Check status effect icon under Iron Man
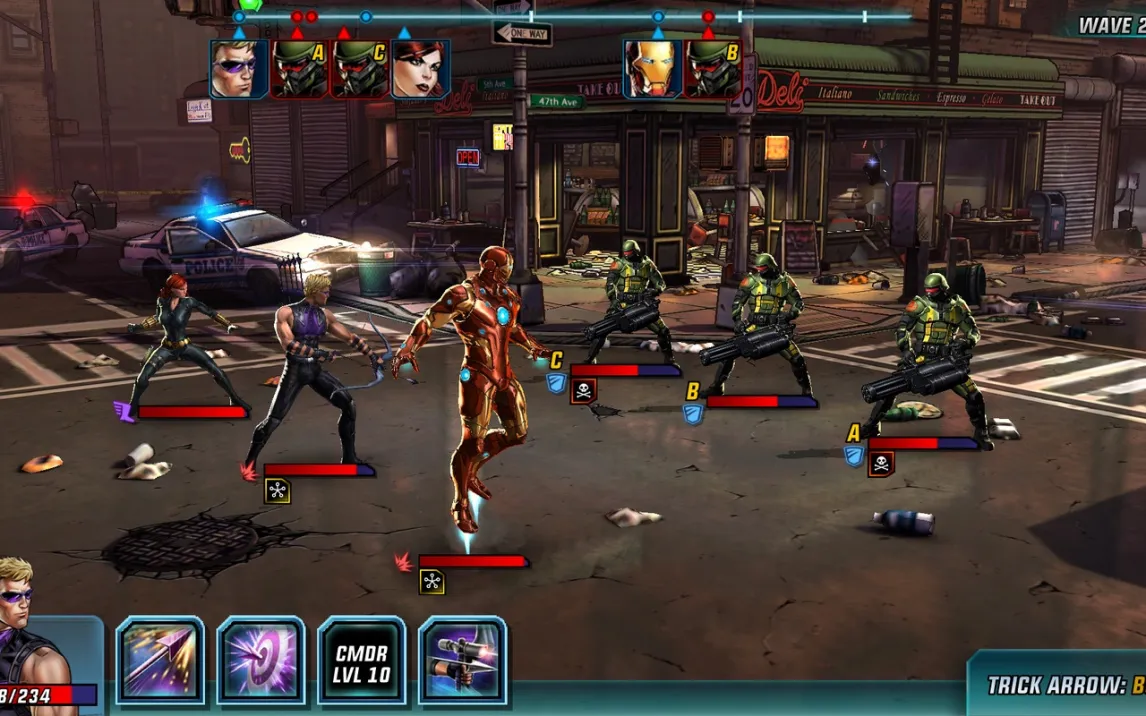 coord(432,581)
